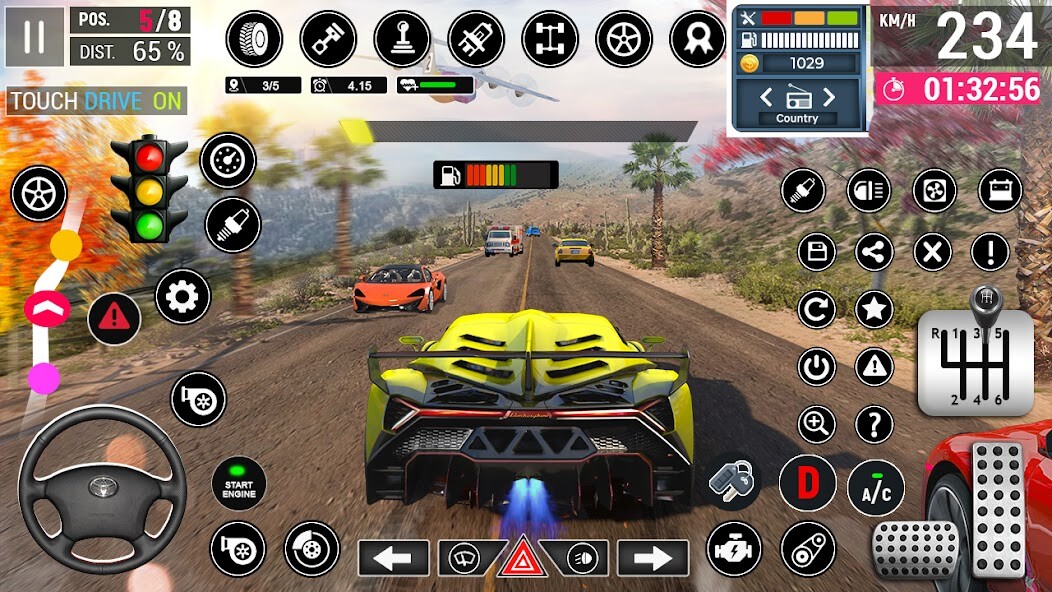The width and height of the screenshot is (1052, 592).
Task: Activate the right turn arrow
Action: pyautogui.click(x=653, y=557)
